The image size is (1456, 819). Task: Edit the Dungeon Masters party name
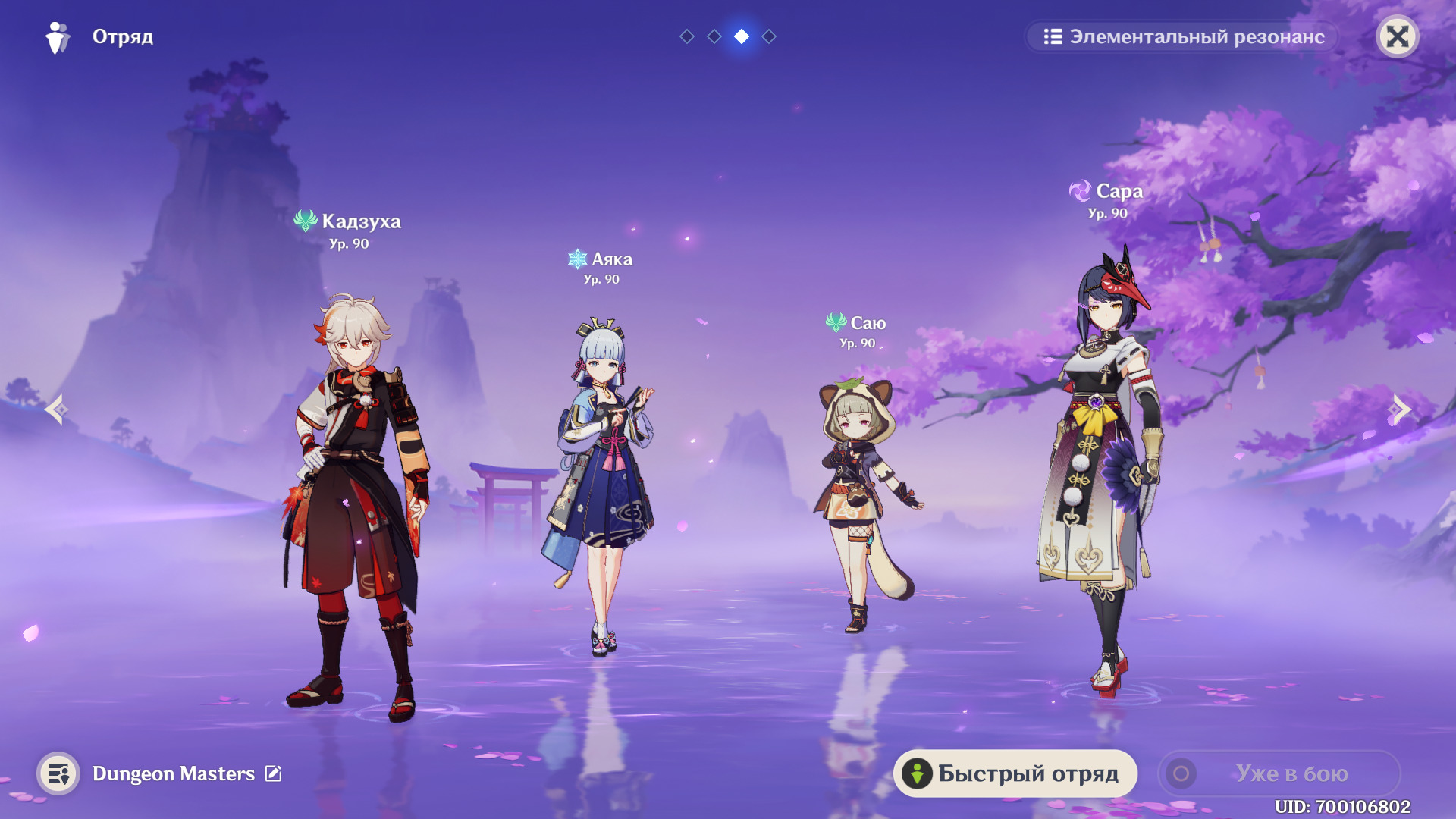[x=273, y=773]
